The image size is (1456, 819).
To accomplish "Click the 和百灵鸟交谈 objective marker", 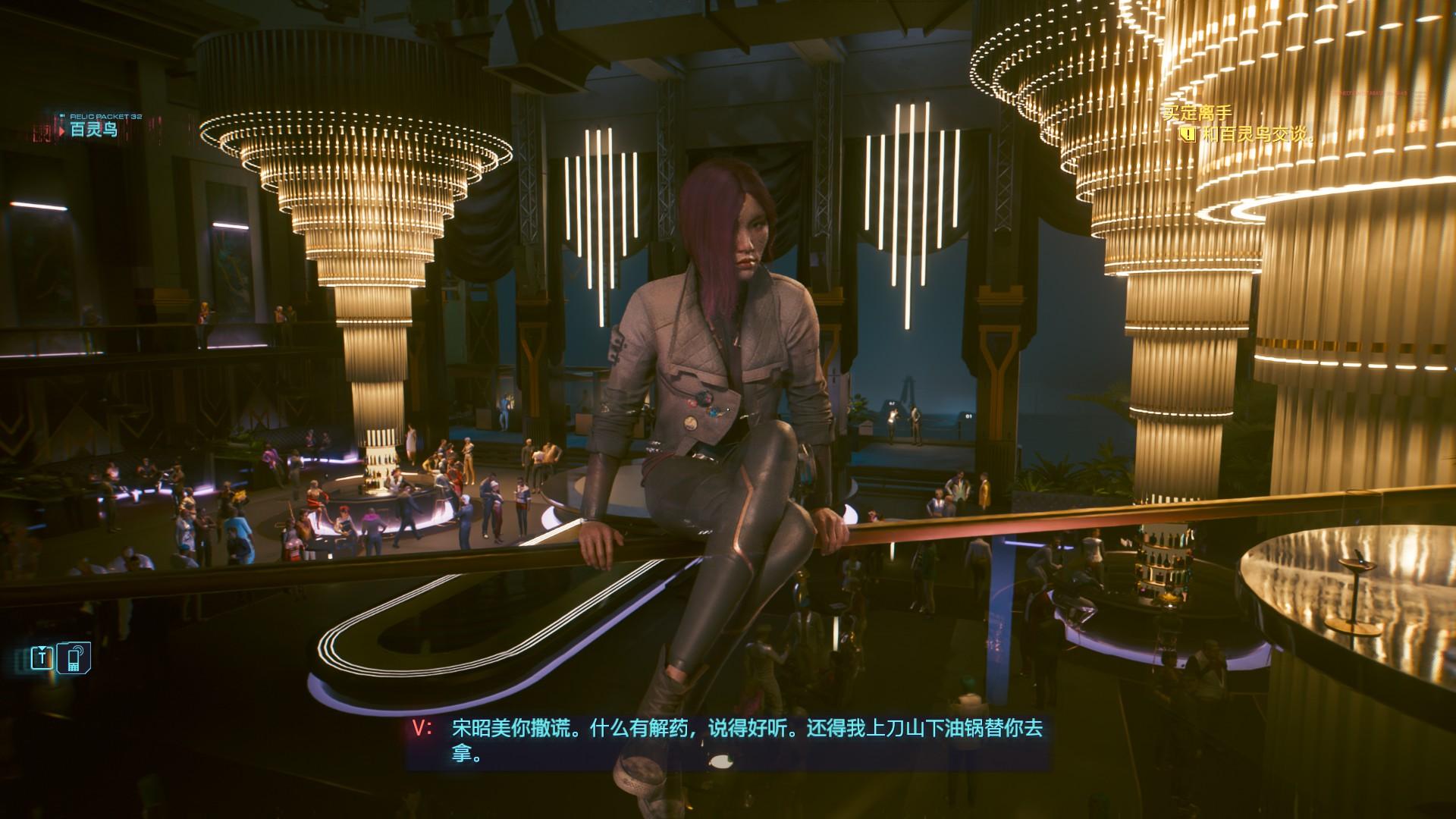I will click(1188, 135).
